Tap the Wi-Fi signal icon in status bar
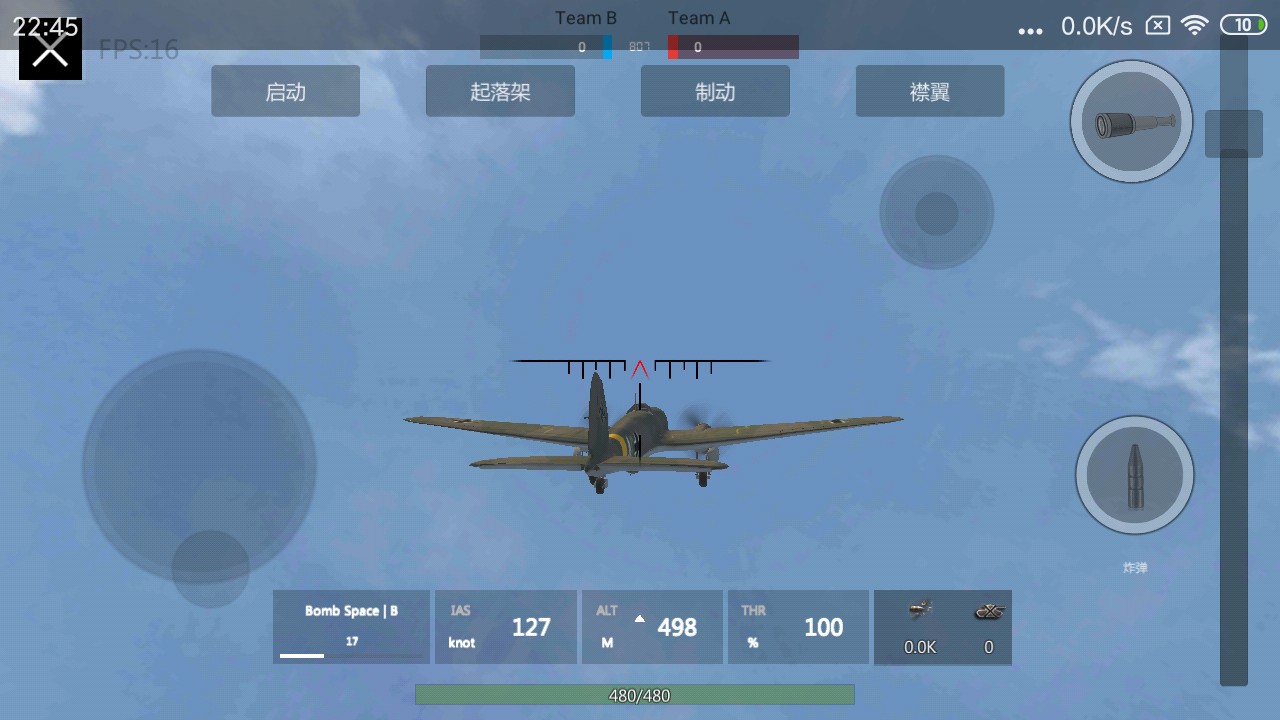 1196,25
